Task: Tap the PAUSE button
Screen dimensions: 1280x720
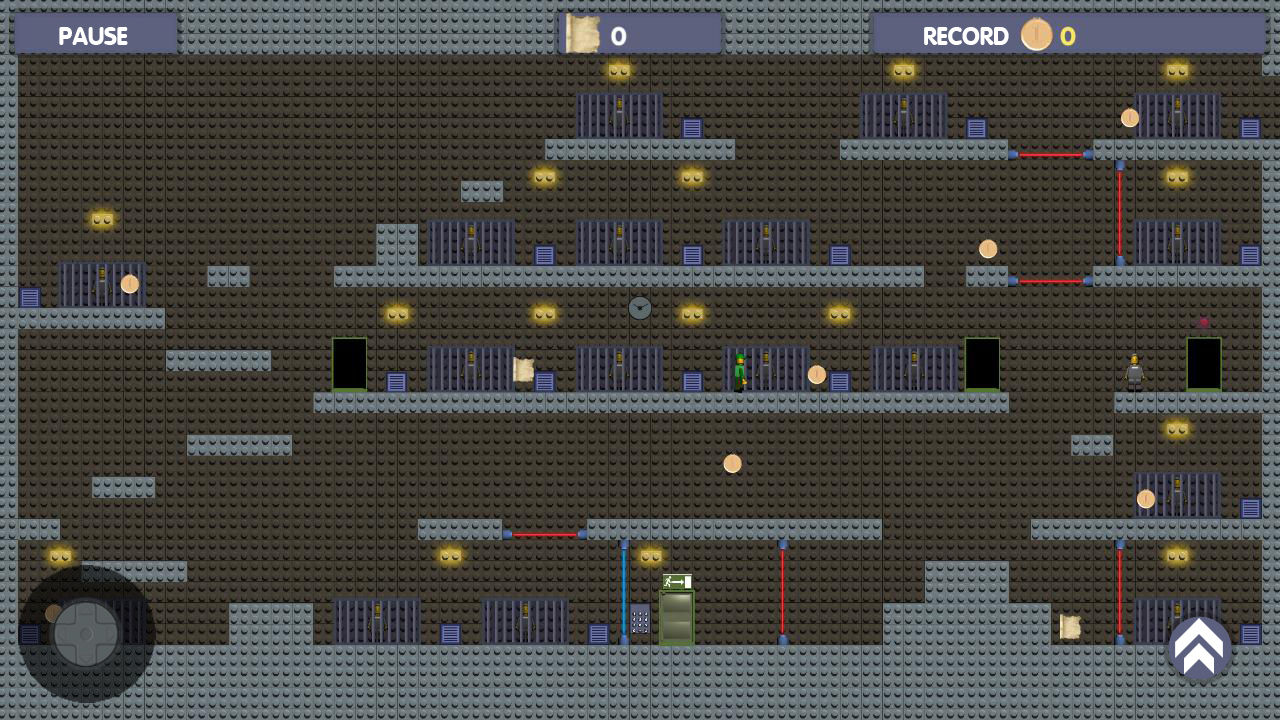Action: click(x=93, y=36)
